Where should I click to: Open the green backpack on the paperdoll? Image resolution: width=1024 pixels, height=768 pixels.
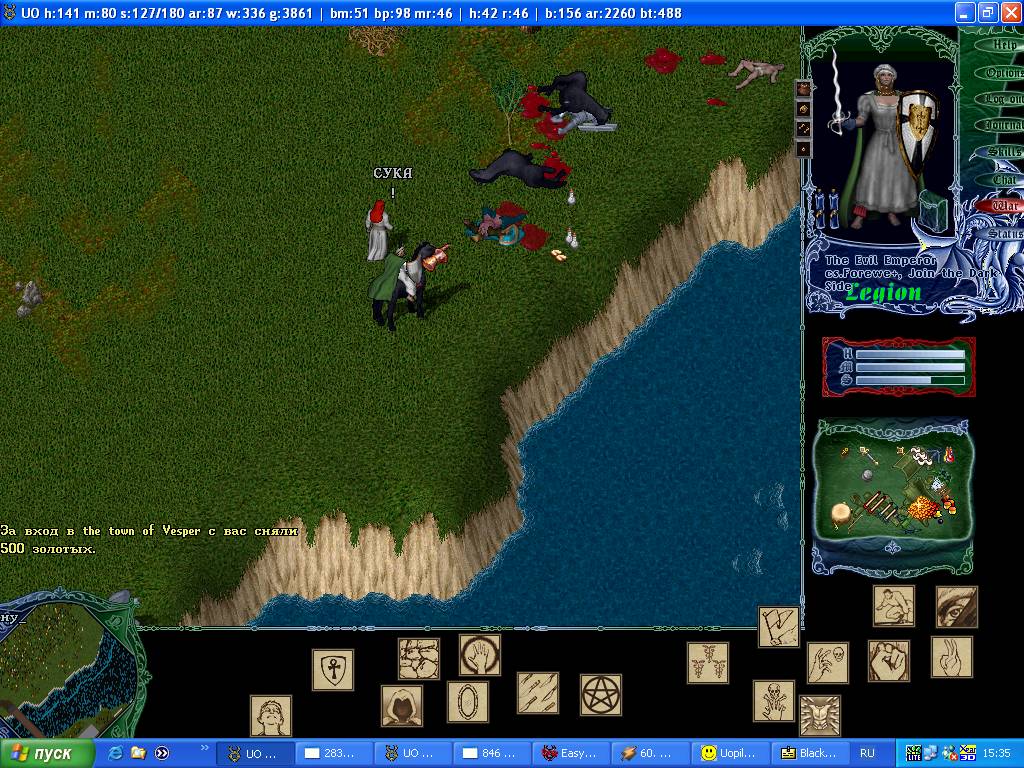click(x=934, y=212)
